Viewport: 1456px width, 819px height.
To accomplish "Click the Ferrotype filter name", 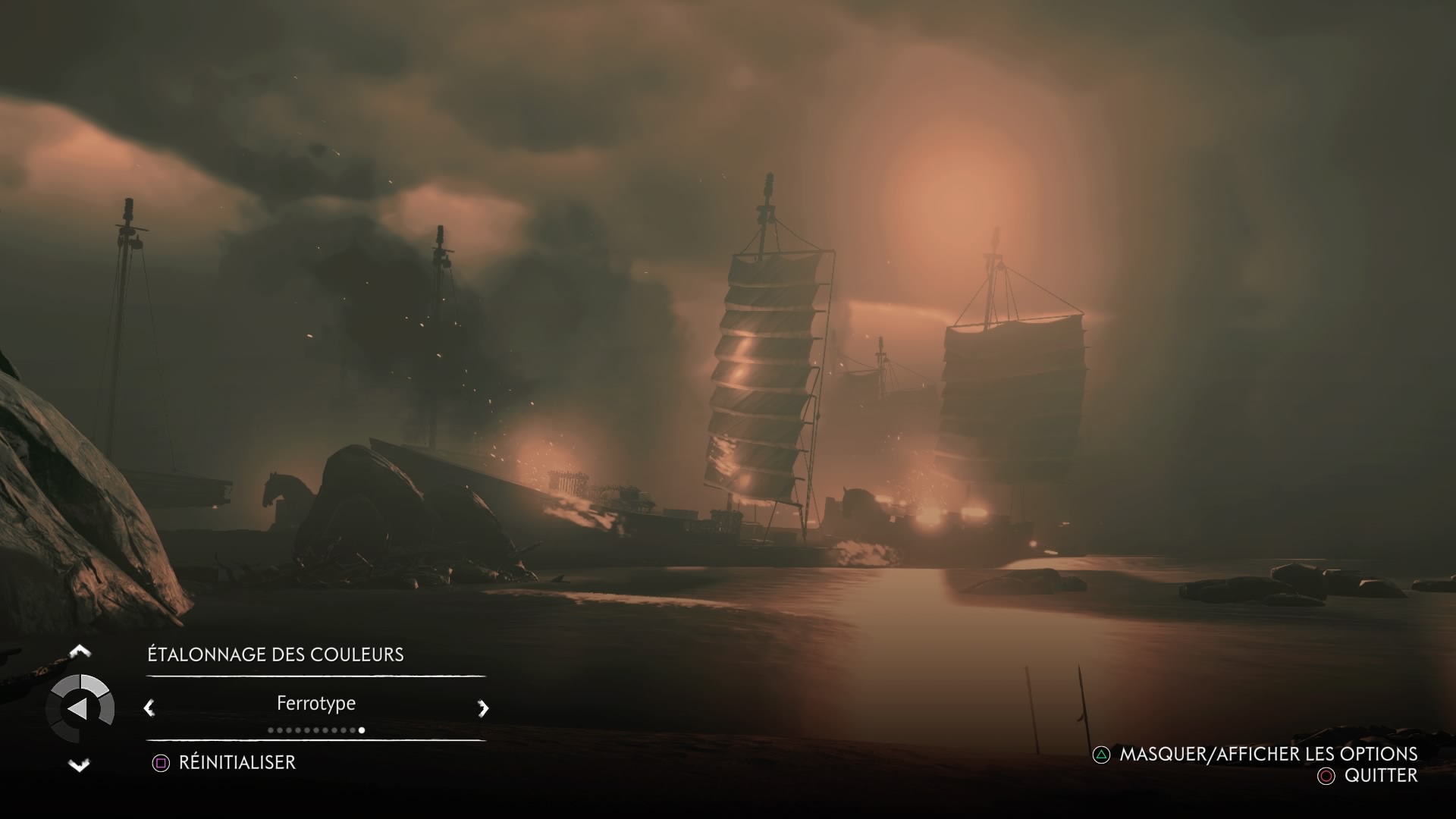I will [x=316, y=703].
